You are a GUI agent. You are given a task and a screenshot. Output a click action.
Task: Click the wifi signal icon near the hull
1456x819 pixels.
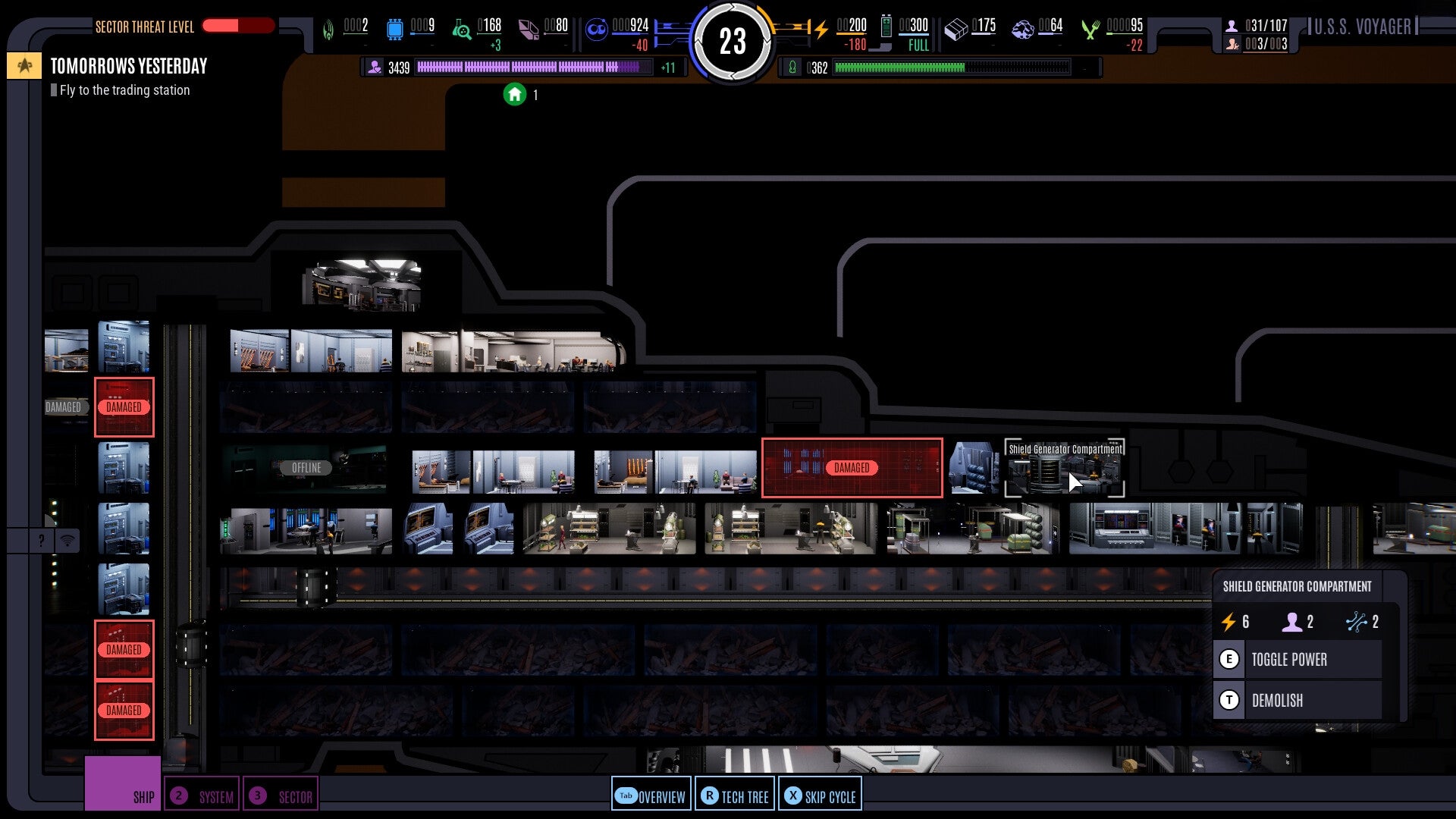point(68,540)
